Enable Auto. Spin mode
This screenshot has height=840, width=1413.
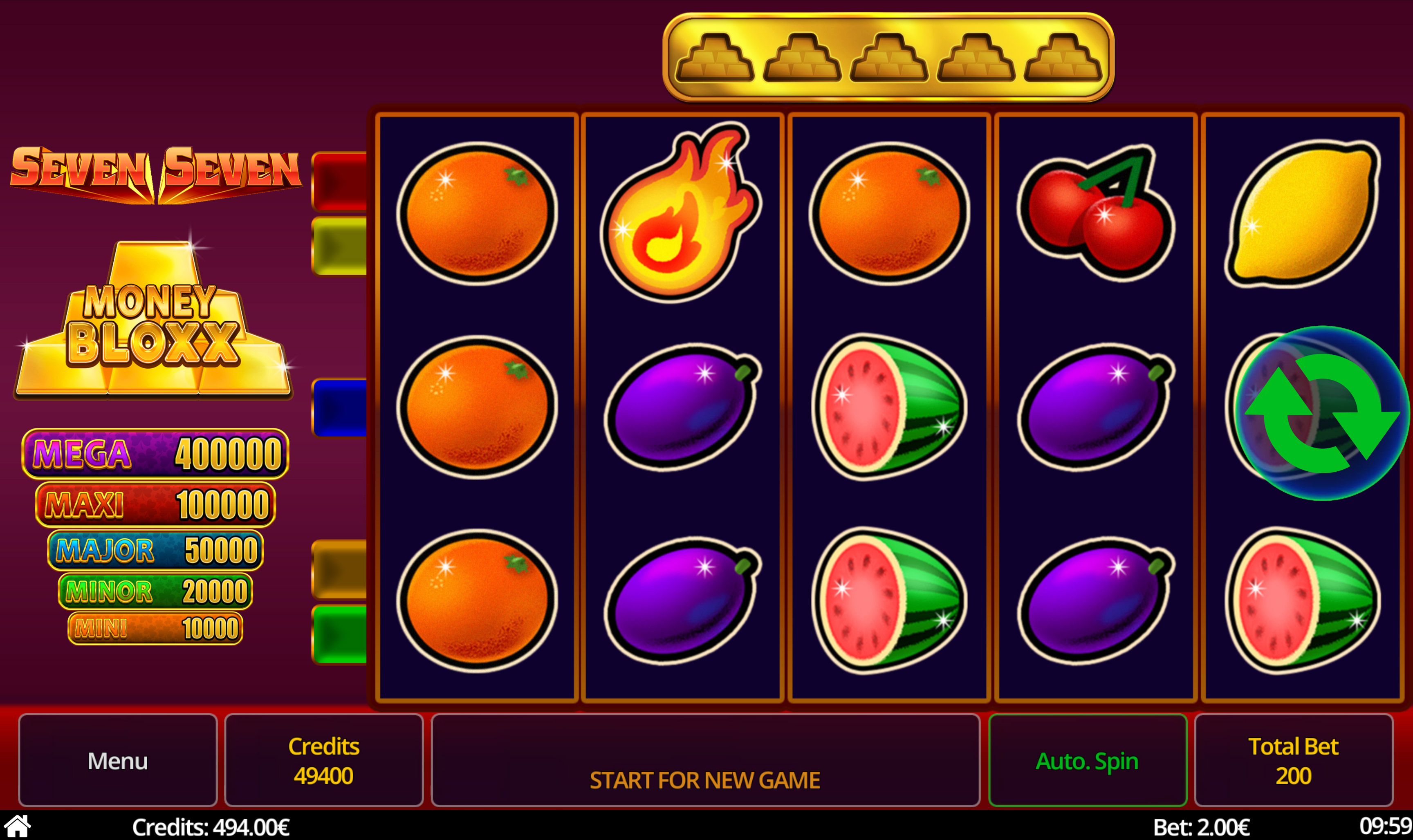click(1087, 760)
